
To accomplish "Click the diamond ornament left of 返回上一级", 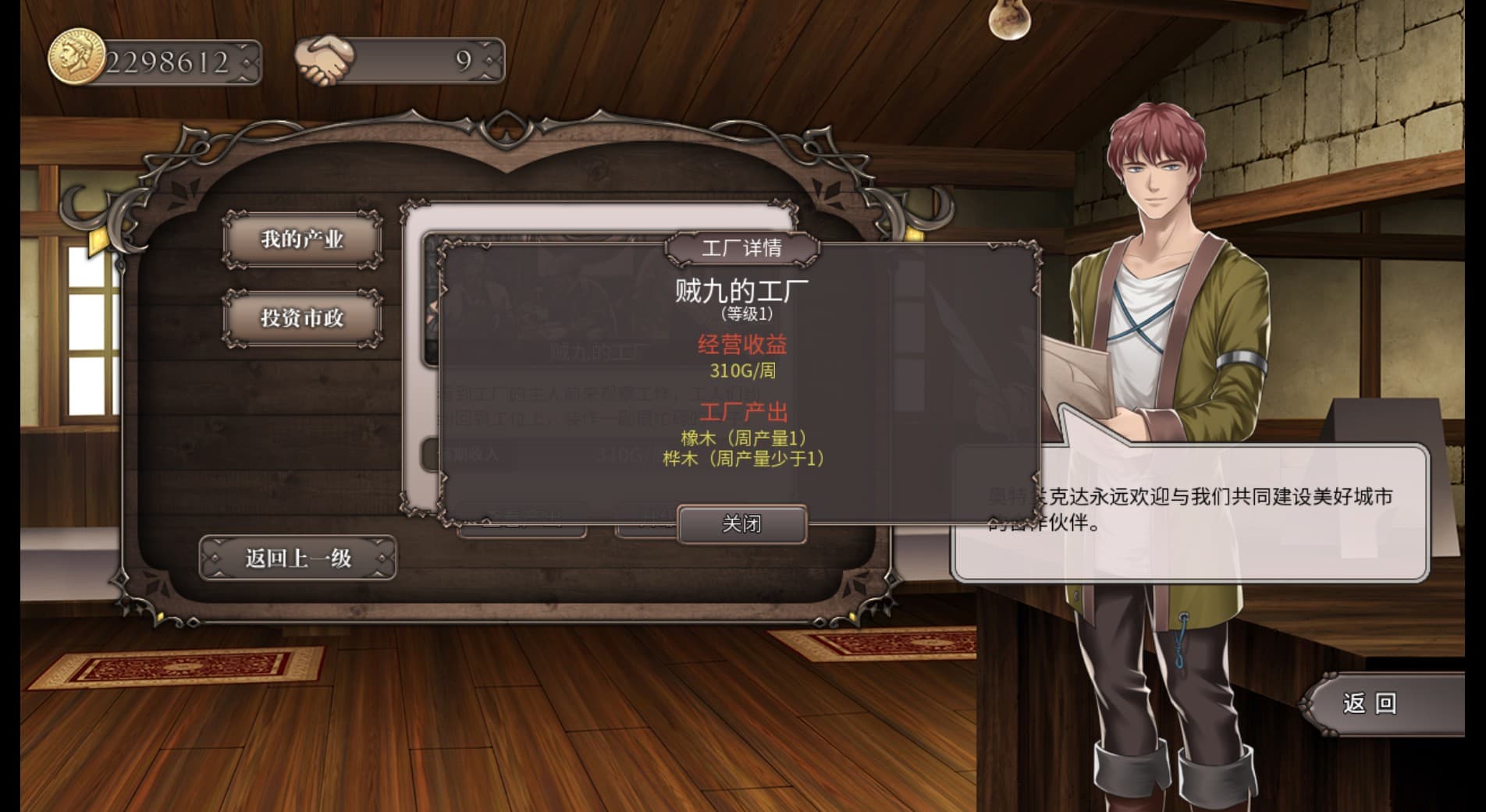I will 215,558.
